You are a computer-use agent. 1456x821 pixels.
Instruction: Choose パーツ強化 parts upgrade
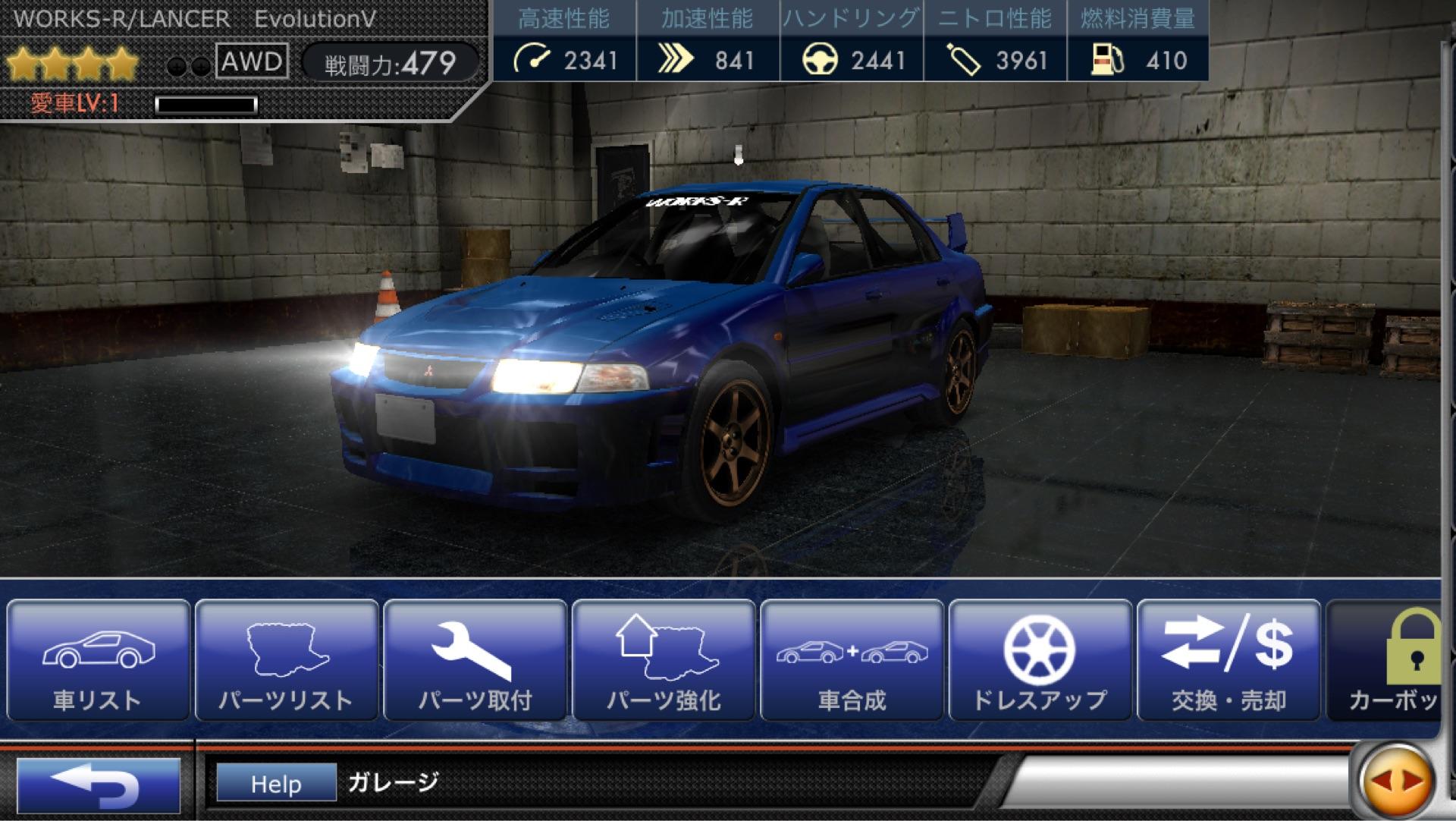coord(664,660)
